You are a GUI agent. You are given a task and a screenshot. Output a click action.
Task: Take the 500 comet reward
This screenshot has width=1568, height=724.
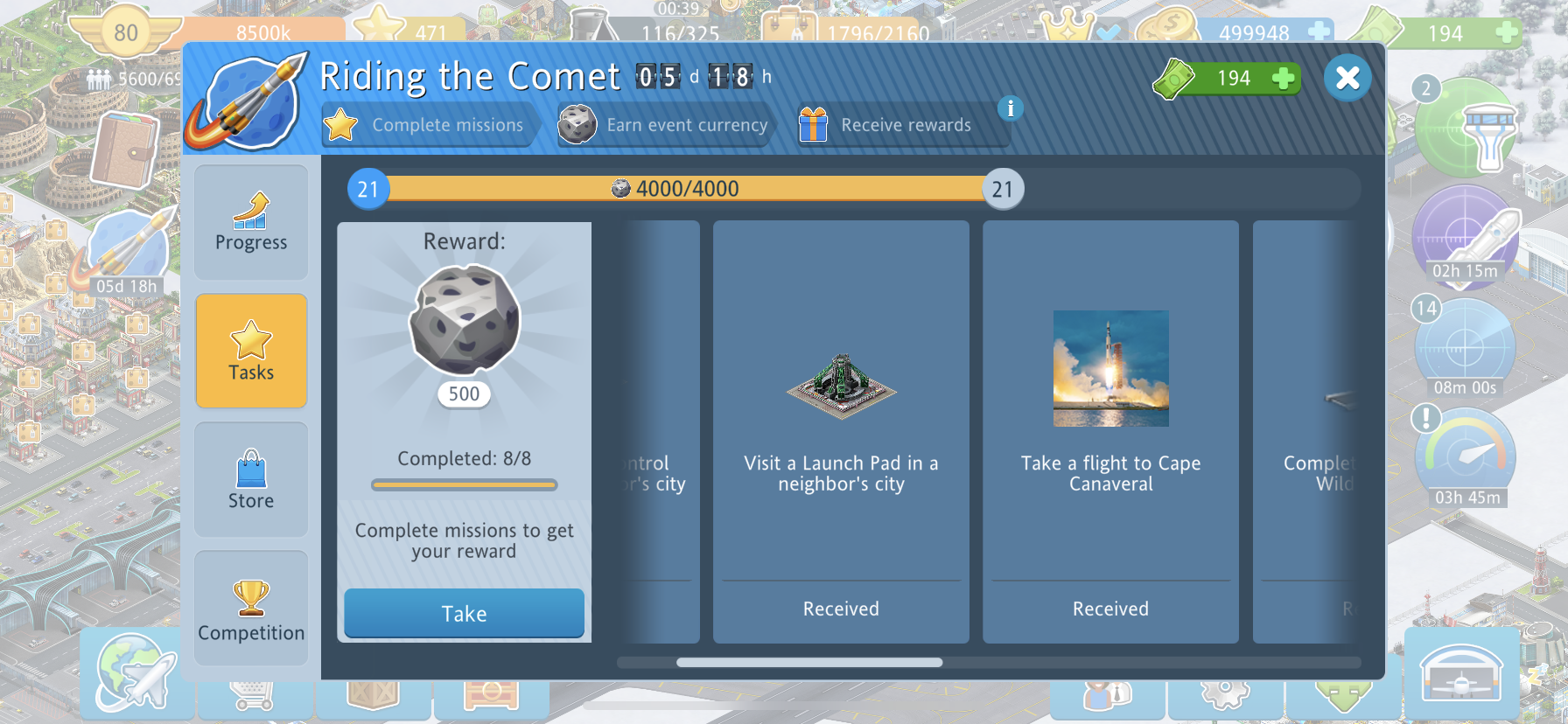tap(464, 613)
